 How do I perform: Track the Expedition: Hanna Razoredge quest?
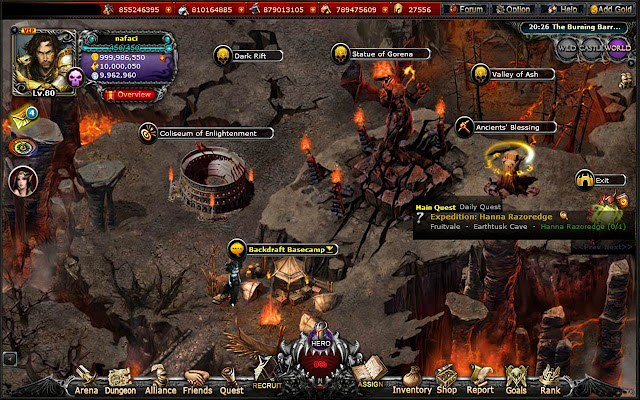[563, 215]
